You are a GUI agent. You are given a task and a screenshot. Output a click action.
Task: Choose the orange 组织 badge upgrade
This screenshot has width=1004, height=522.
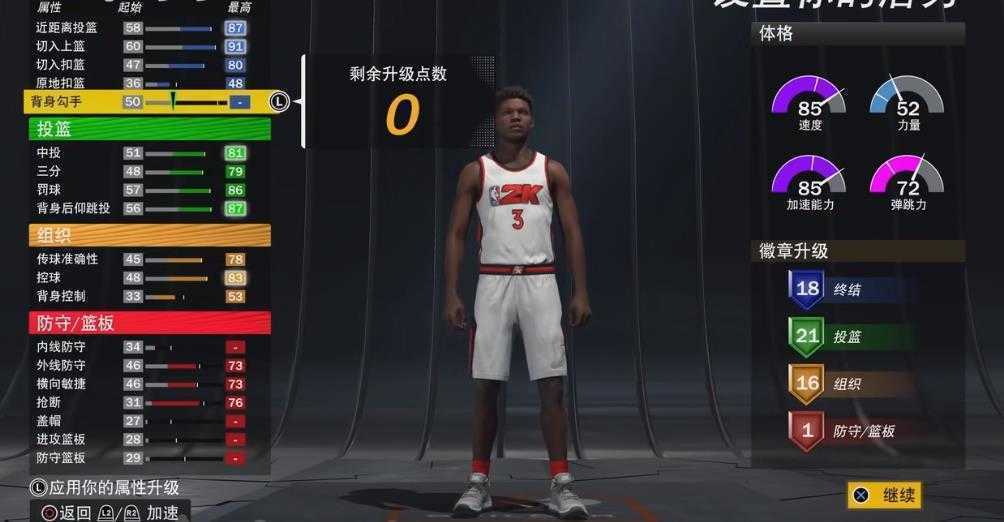coord(850,384)
